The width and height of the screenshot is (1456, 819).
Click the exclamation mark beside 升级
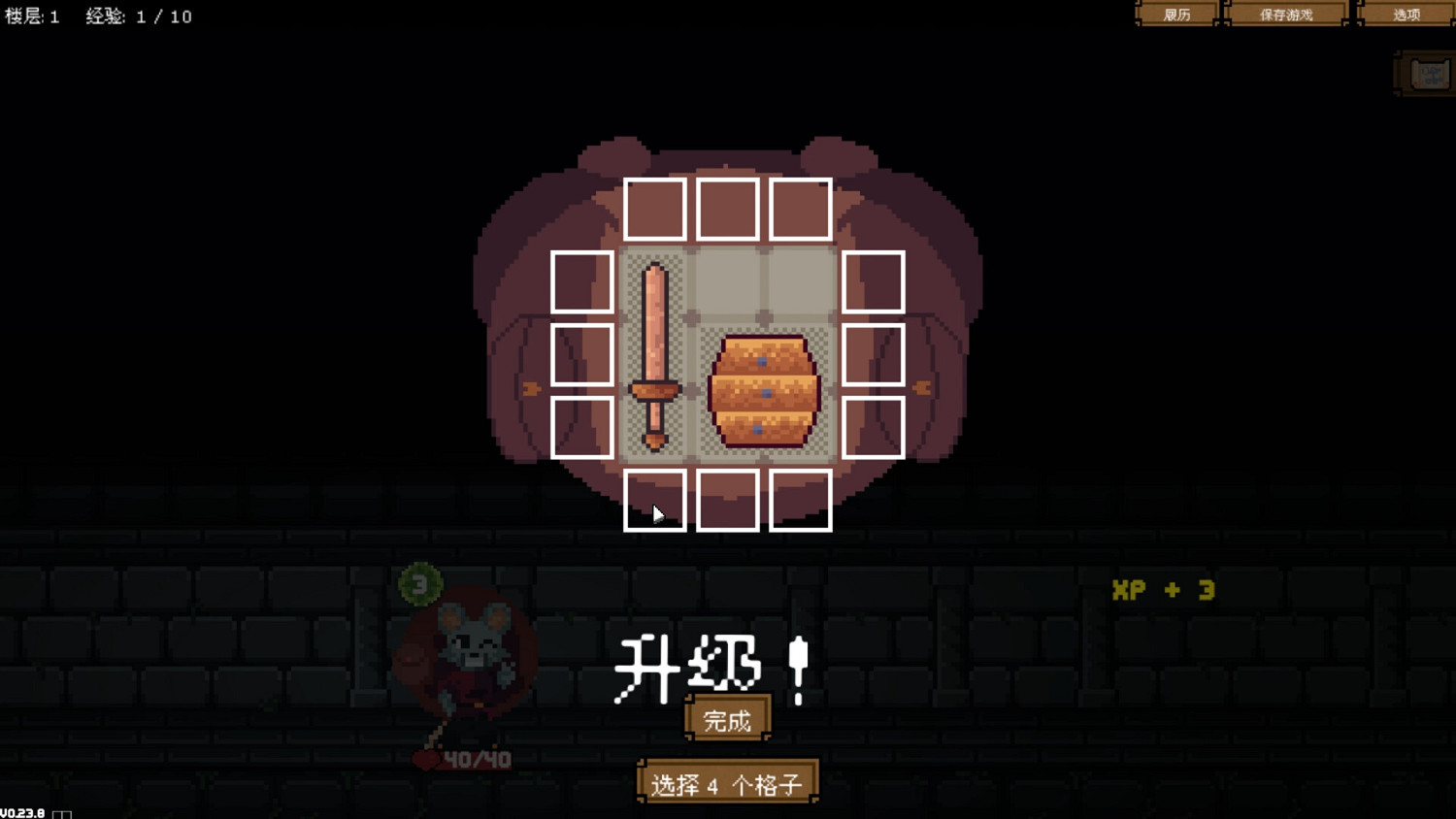796,666
